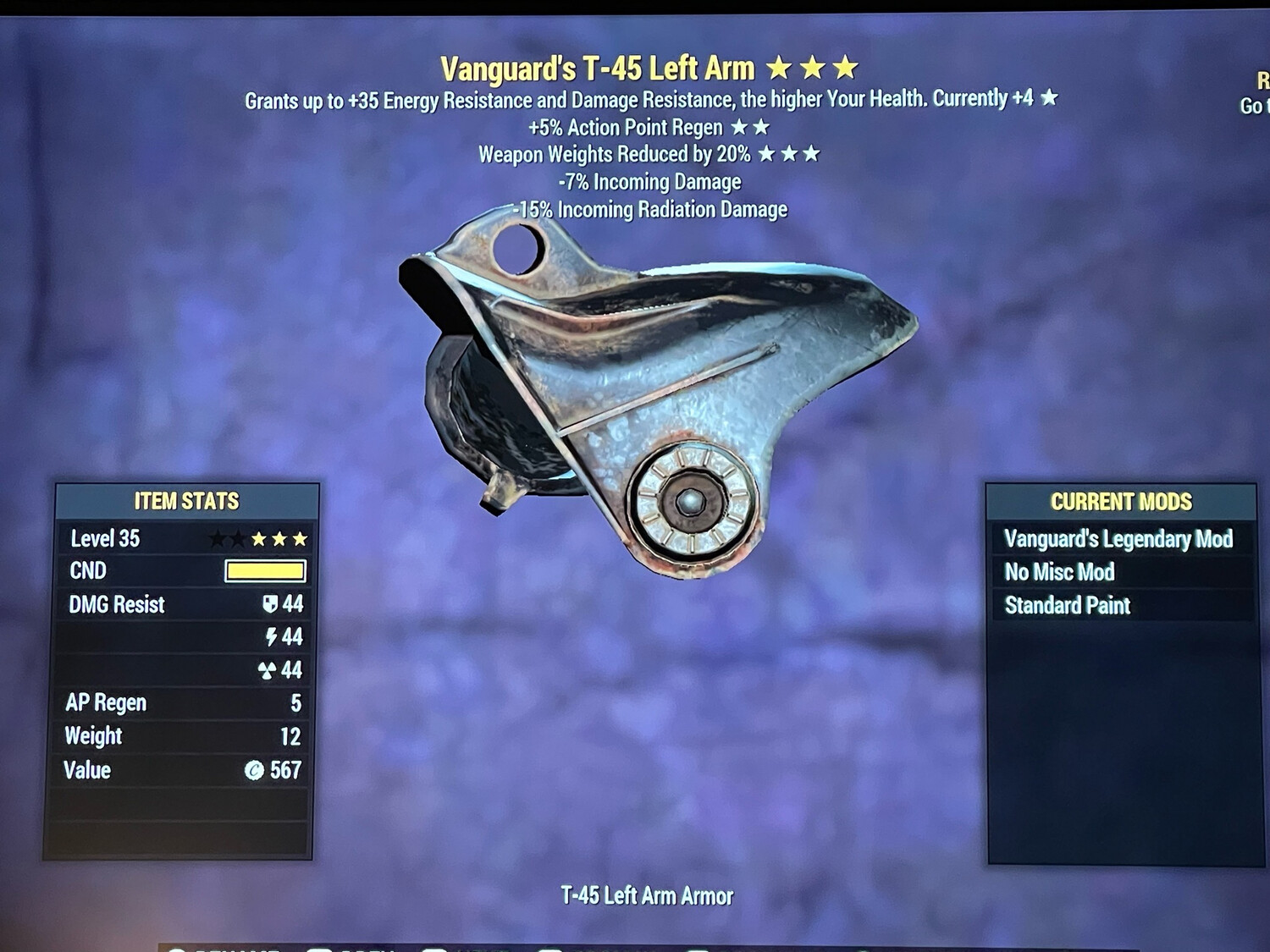
Task: Click the yellow CND condition bar
Action: coord(265,570)
